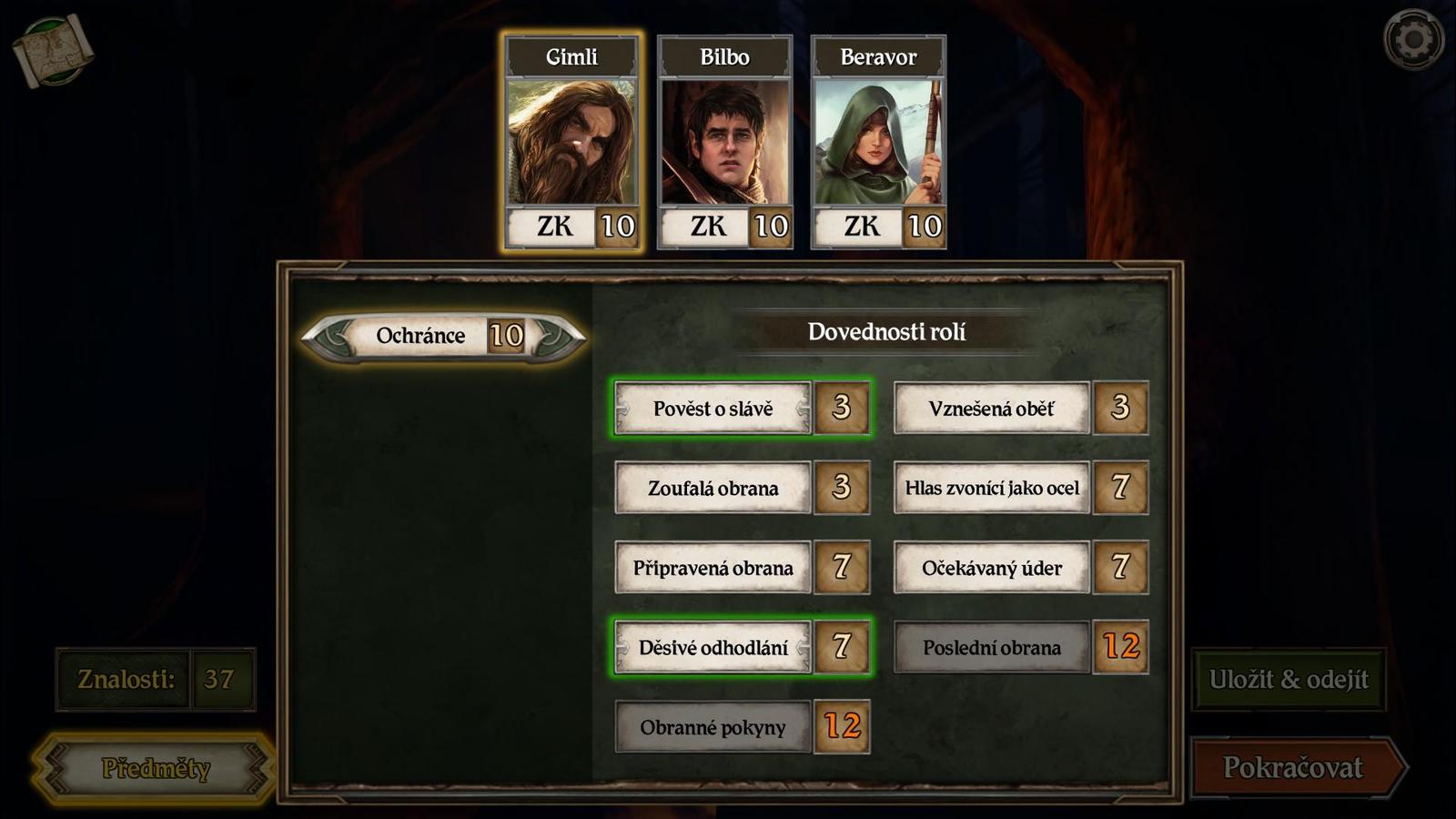Click the Znalosti 37 counter
This screenshot has width=1456, height=819.
pyautogui.click(x=155, y=678)
